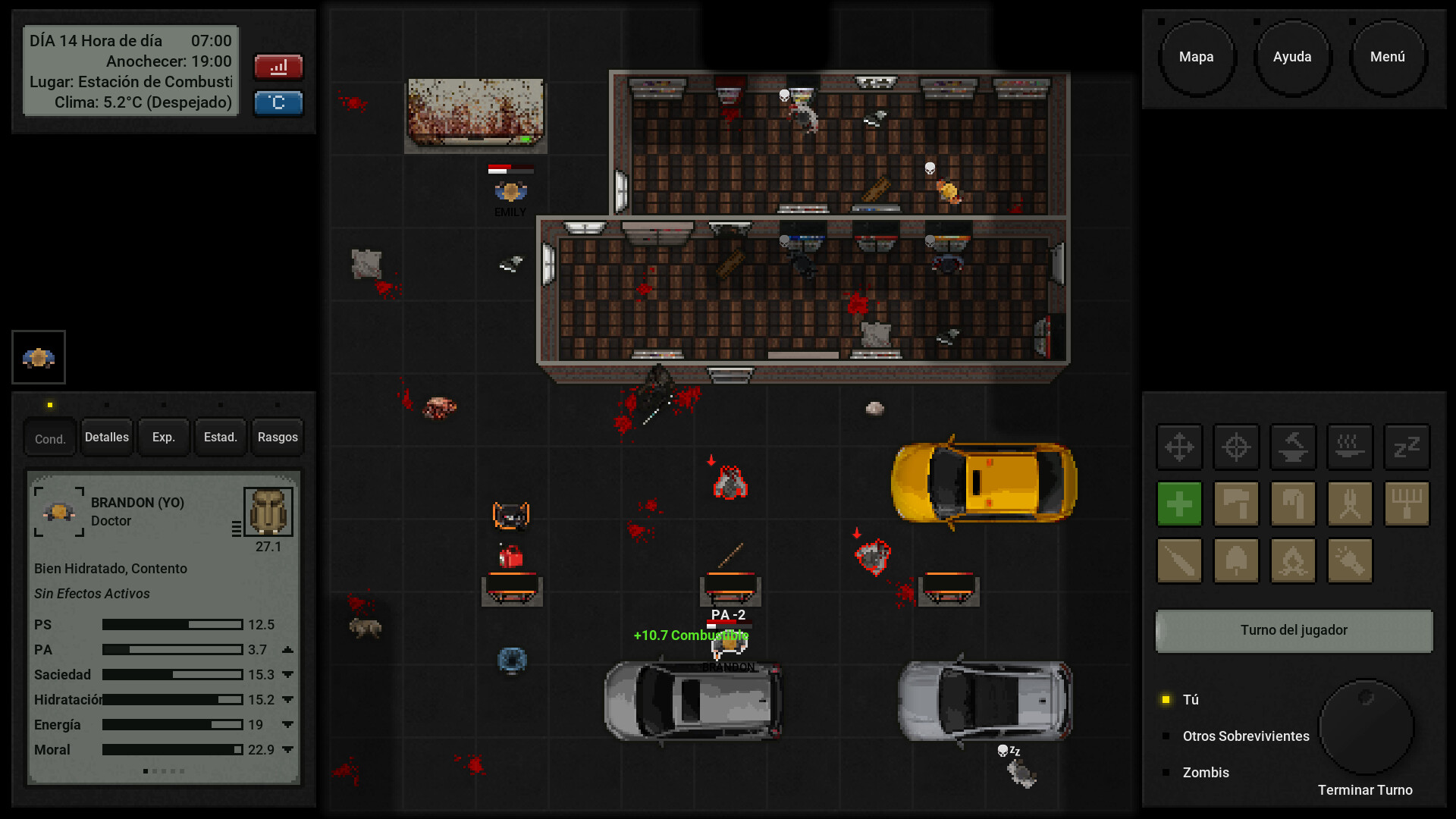1456x819 pixels.
Task: Open Brandon's backpack inventory icon
Action: coord(267,511)
